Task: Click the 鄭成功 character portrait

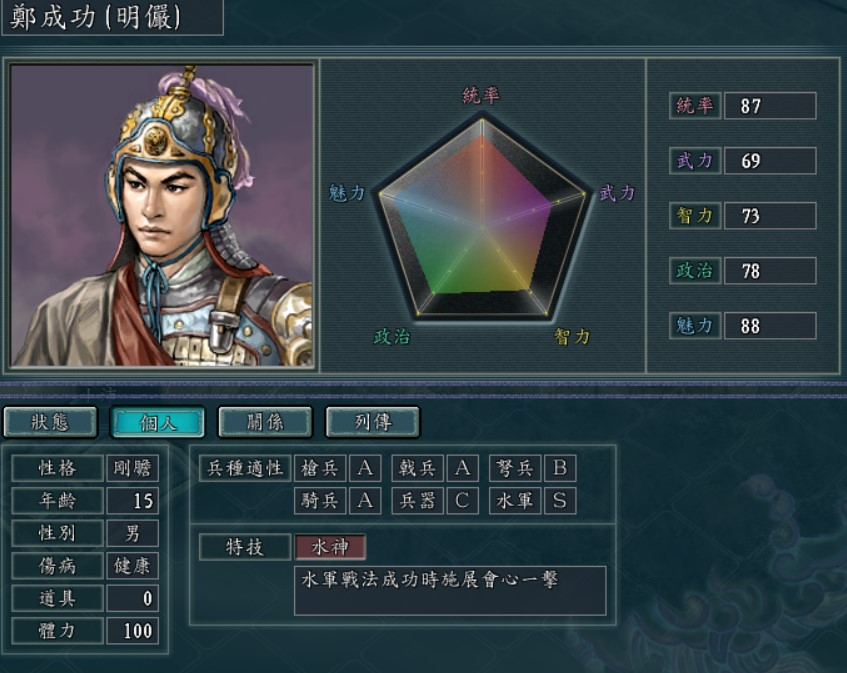Action: coord(163,216)
